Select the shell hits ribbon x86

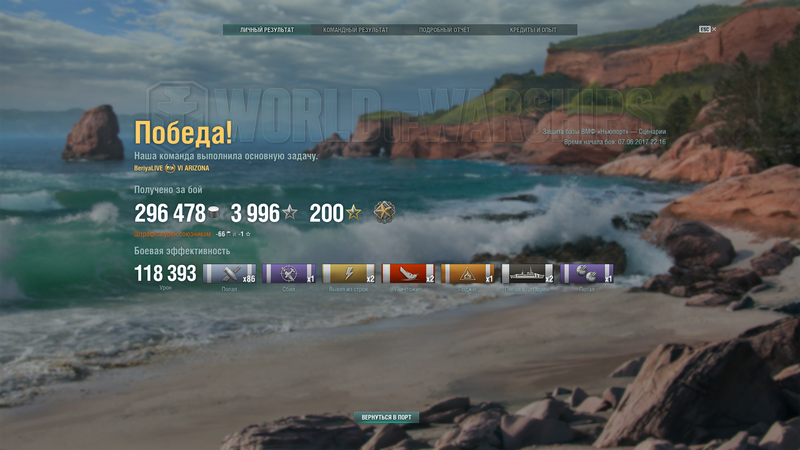pyautogui.click(x=230, y=273)
